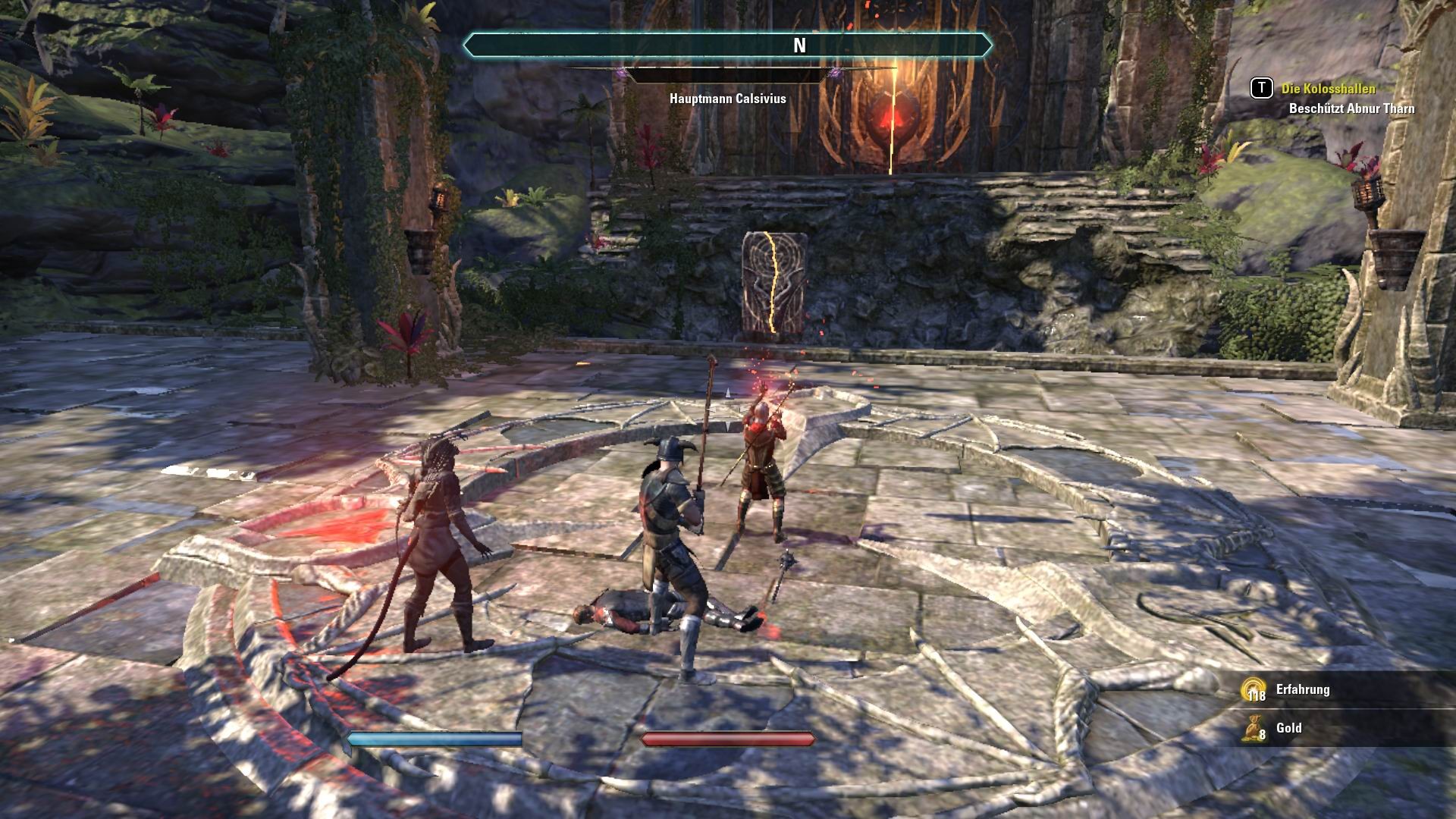Toggle the objective Beschützt Abnur Tharn
Viewport: 1456px width, 819px height.
click(1351, 108)
